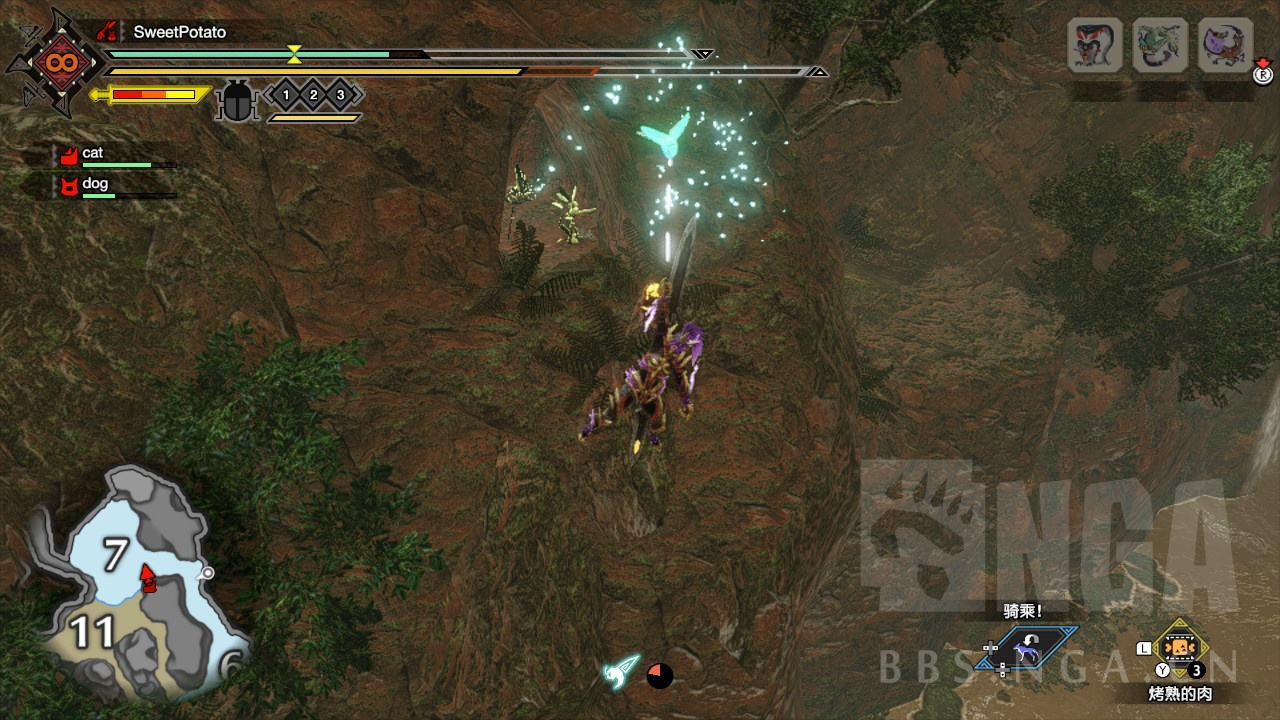This screenshot has height=720, width=1280.
Task: Click the quest timer infinity emblem
Action: [x=55, y=62]
